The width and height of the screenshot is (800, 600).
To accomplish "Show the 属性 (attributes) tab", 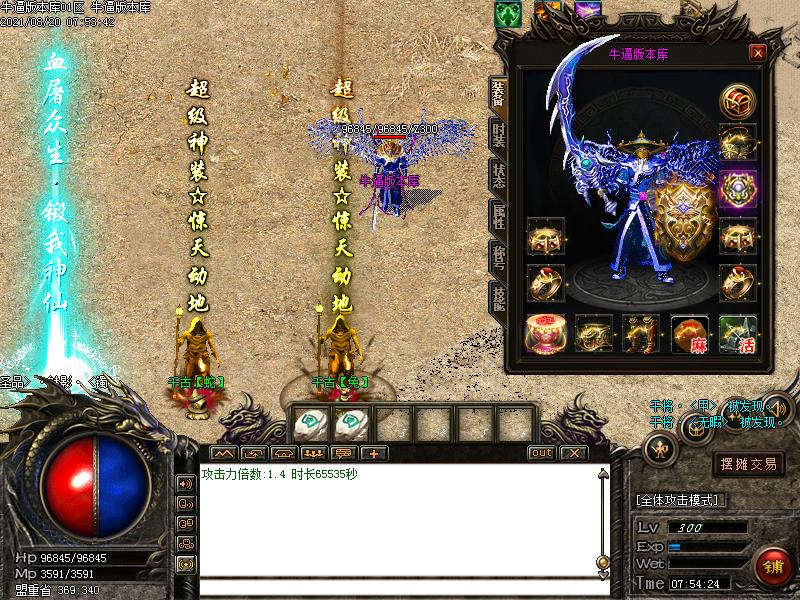I will 497,217.
